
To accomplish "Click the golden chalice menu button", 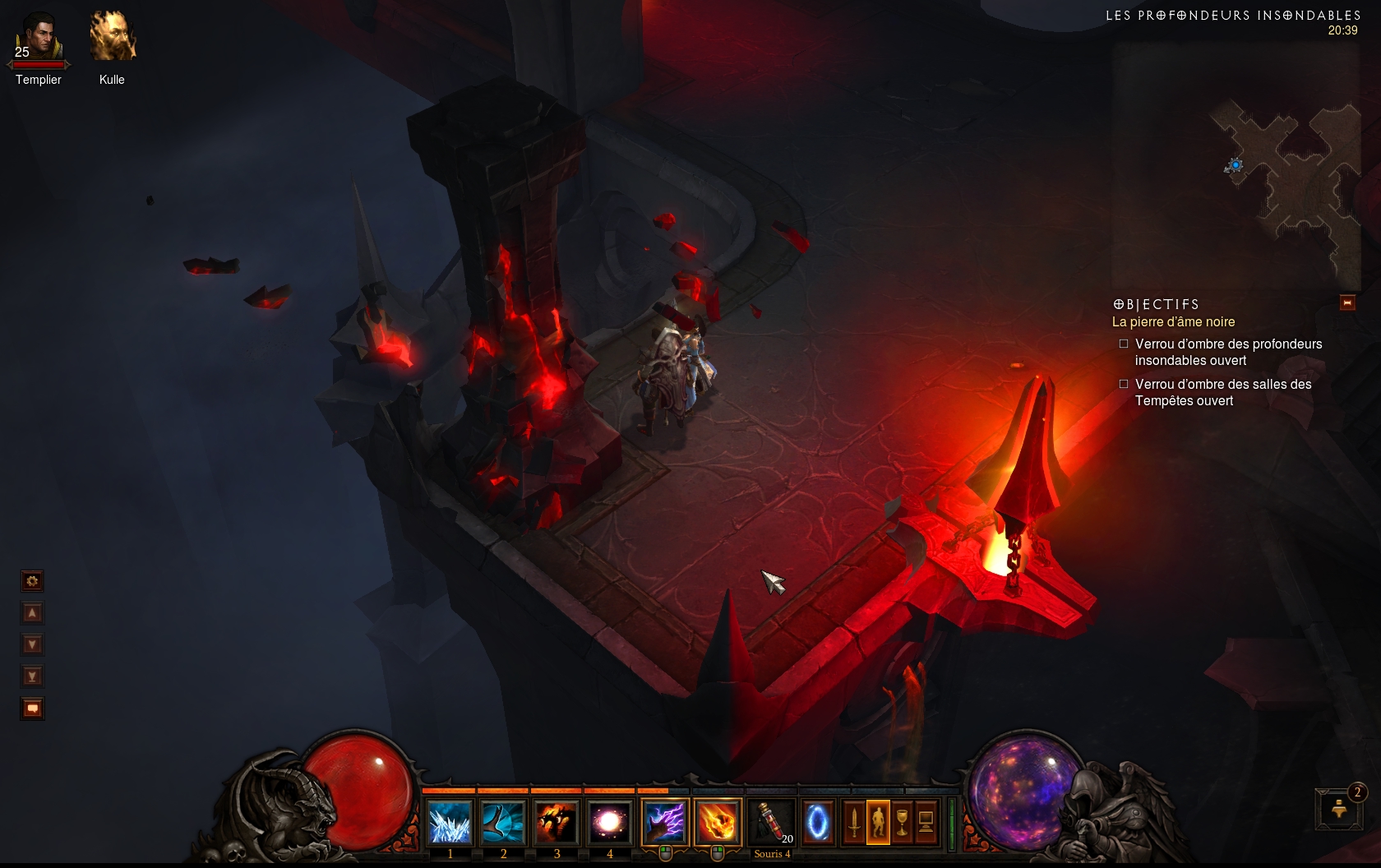I will tap(902, 823).
